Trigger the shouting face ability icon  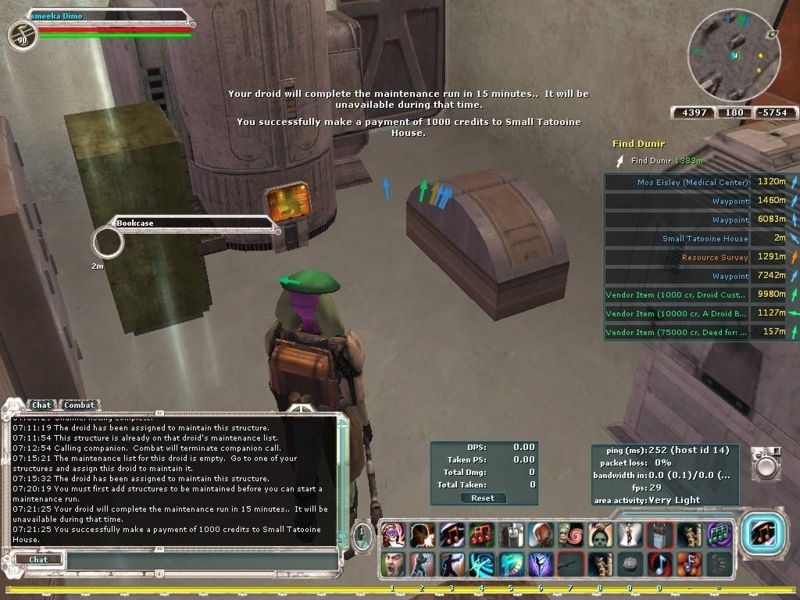tap(392, 562)
